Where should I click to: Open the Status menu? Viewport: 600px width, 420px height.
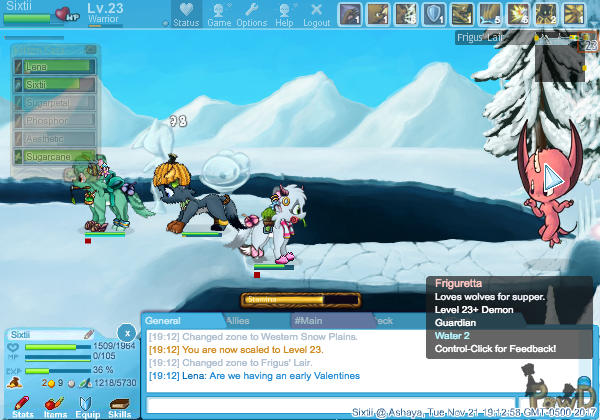coord(186,15)
